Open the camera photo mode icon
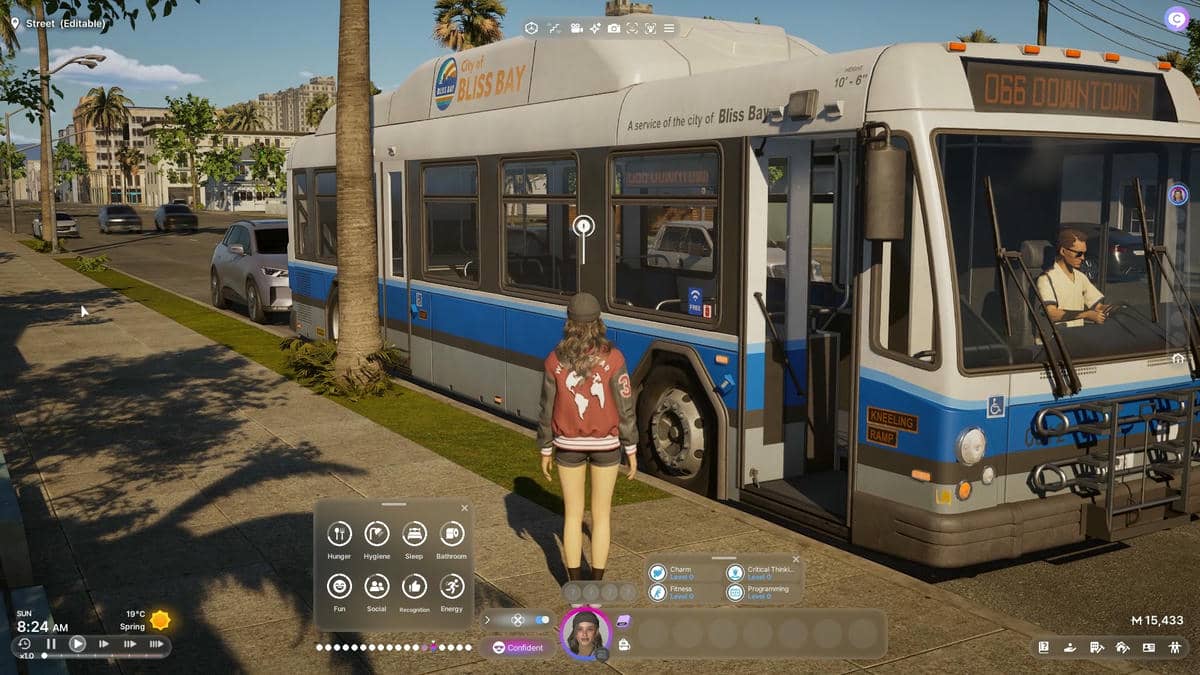Screen dimensions: 1200x675 coord(613,28)
